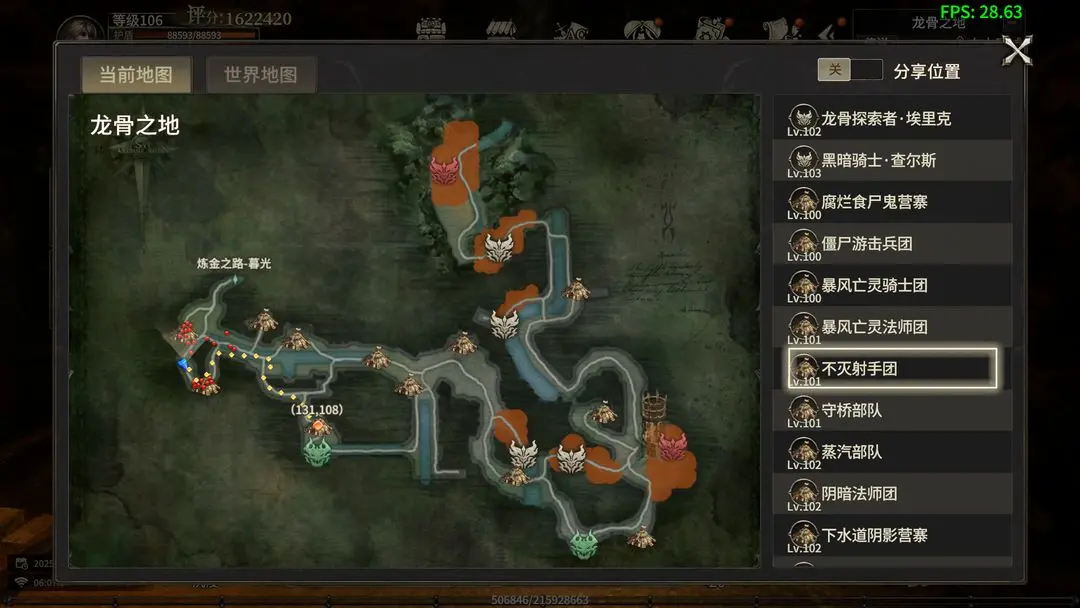
Task: Choose 黑暗骑士·查尔斯 from the list
Action: (x=892, y=161)
